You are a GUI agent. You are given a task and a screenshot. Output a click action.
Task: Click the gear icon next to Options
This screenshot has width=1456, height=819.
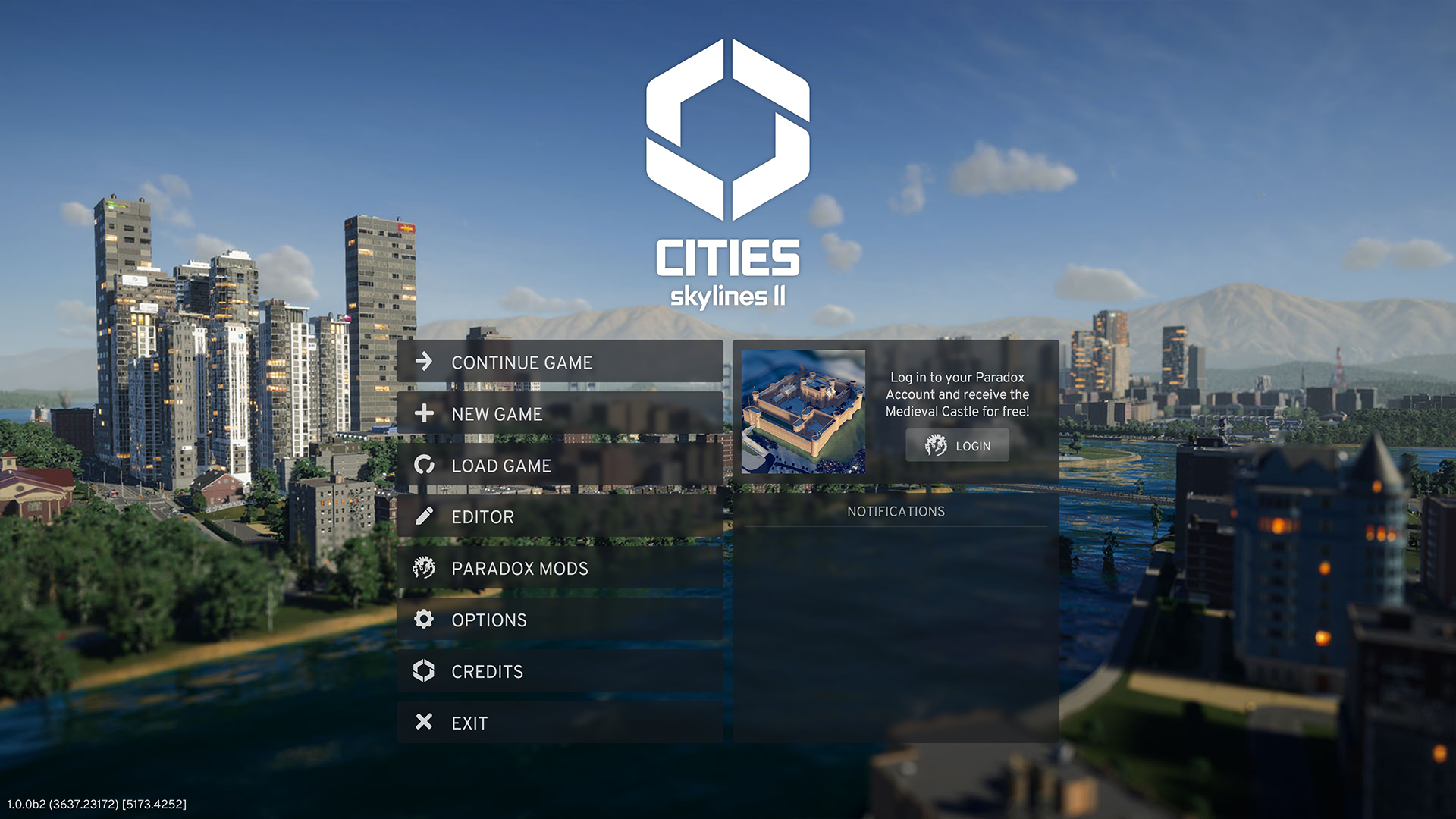[x=425, y=620]
